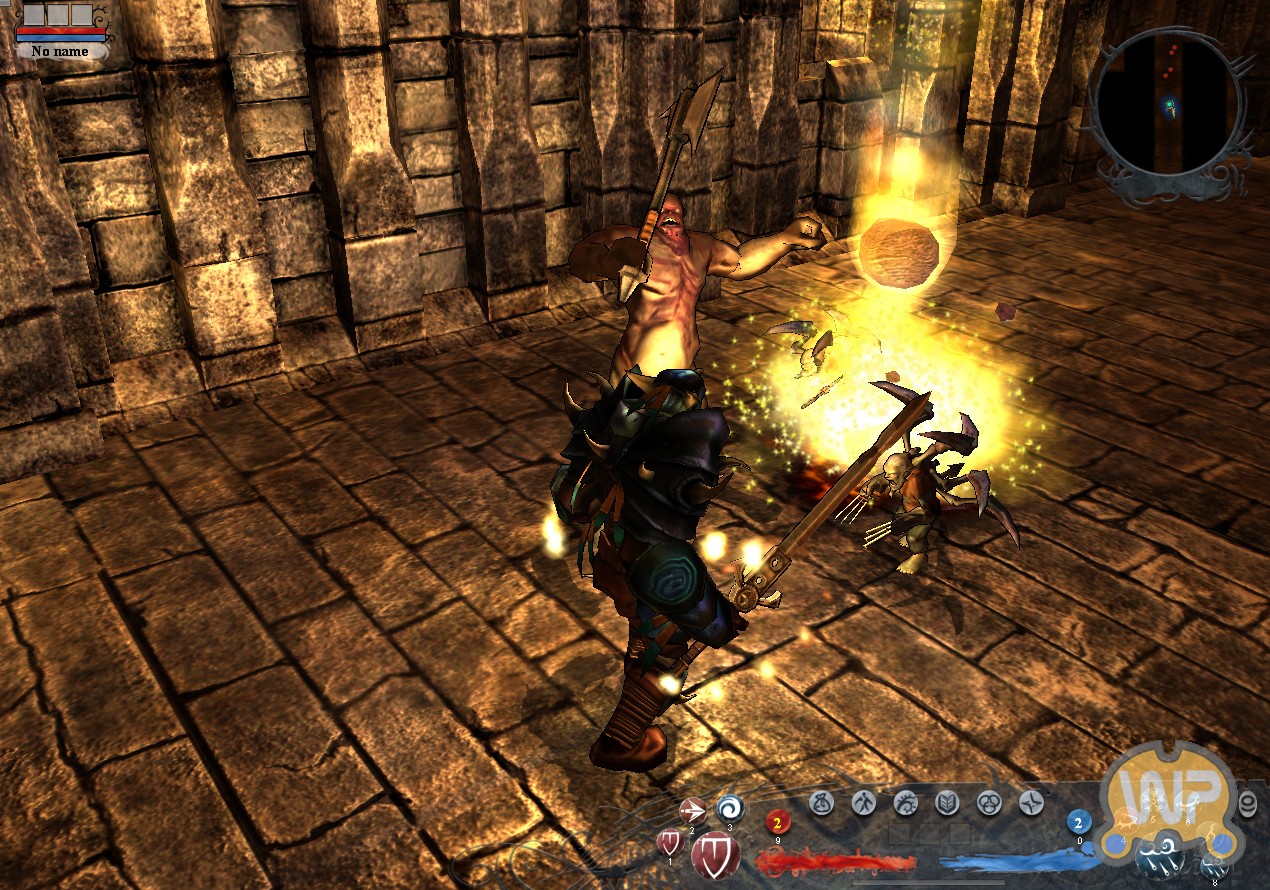The image size is (1270, 890).
Task: Use the blue mana potion orb
Action: [x=1079, y=823]
